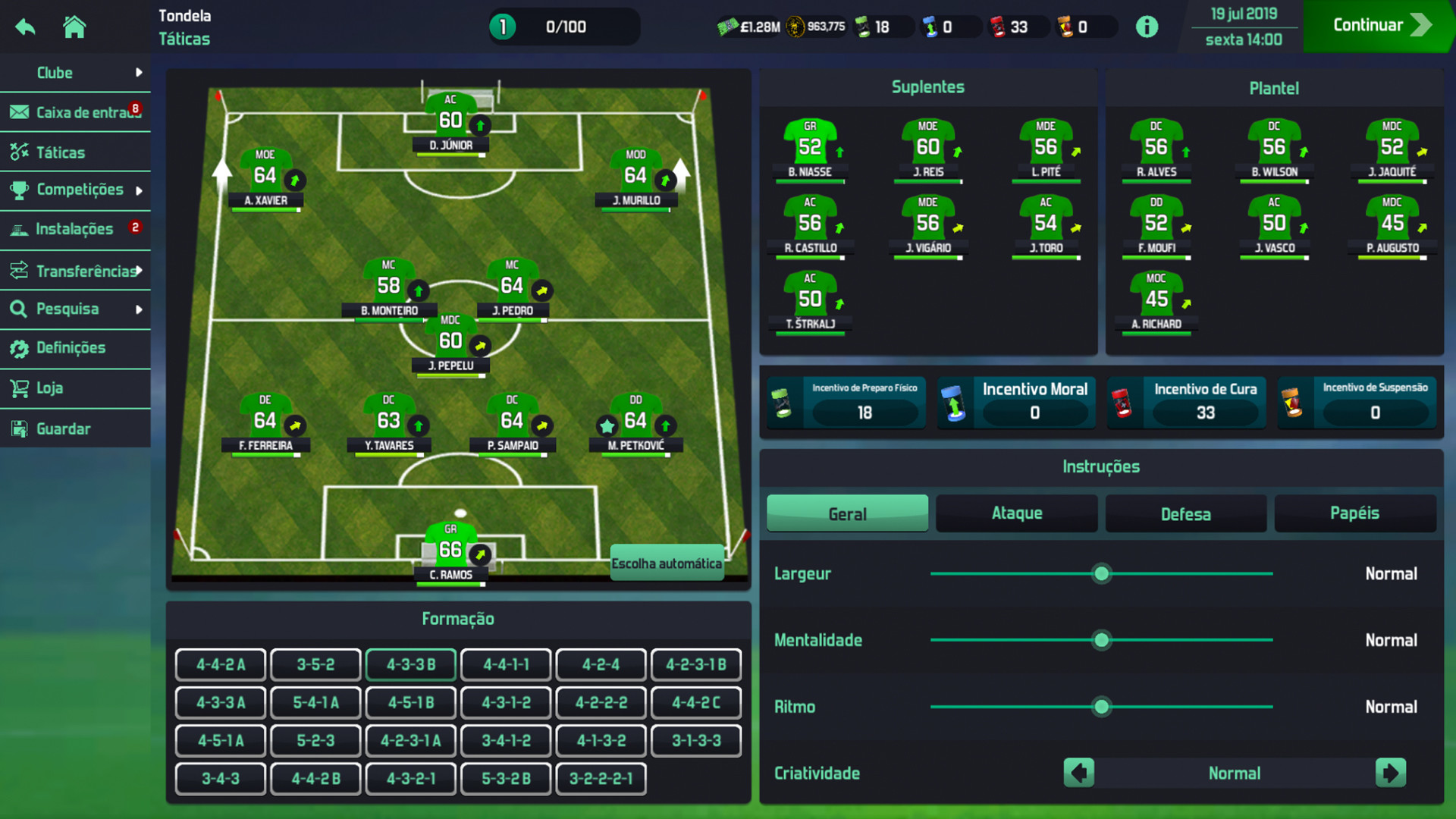Select the Táticas sidebar icon

point(18,152)
